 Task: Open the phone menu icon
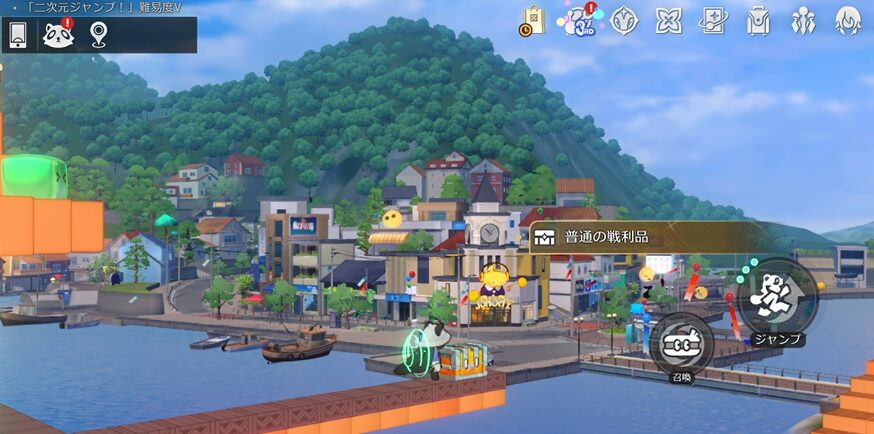point(18,36)
